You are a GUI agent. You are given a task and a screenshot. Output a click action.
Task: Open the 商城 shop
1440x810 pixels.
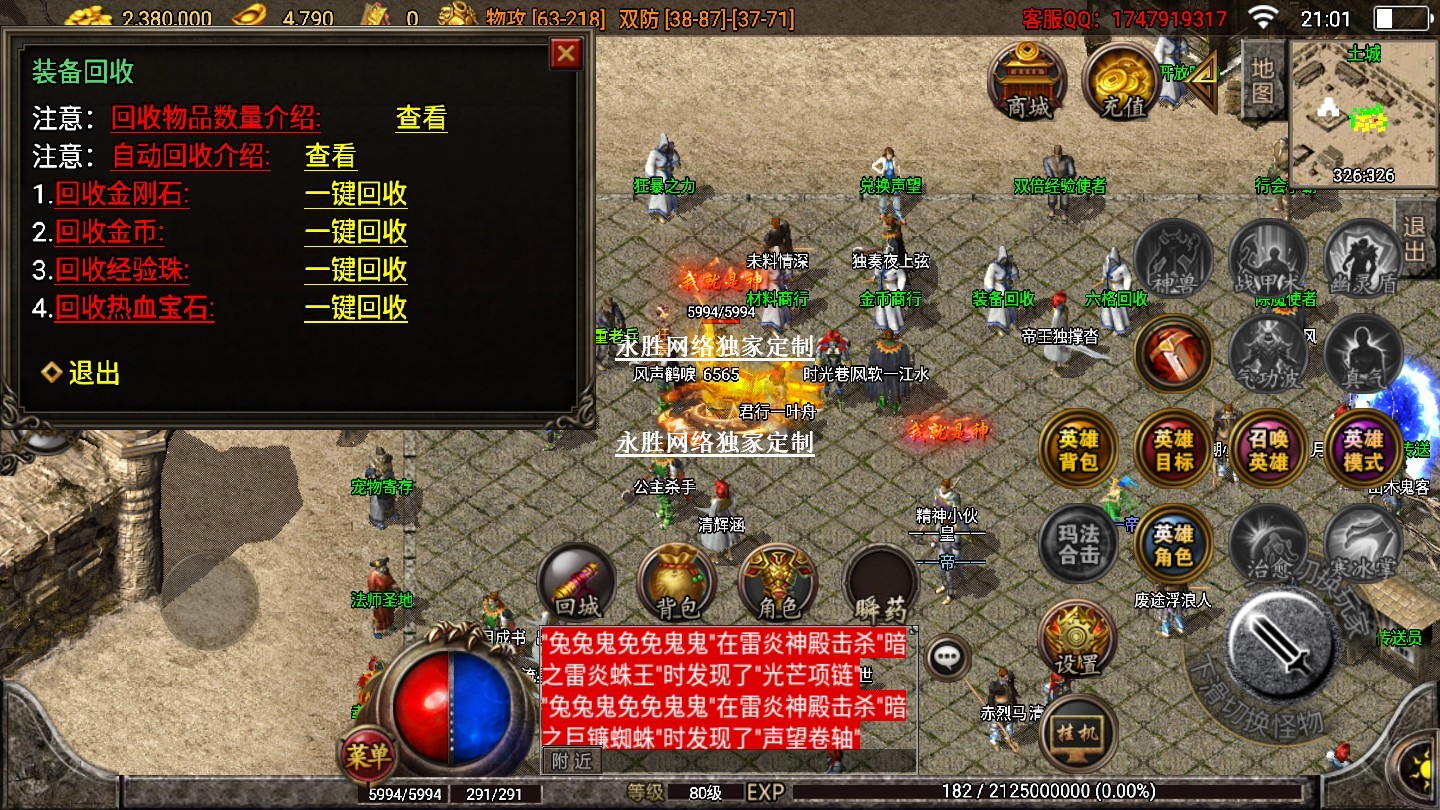[1027, 80]
